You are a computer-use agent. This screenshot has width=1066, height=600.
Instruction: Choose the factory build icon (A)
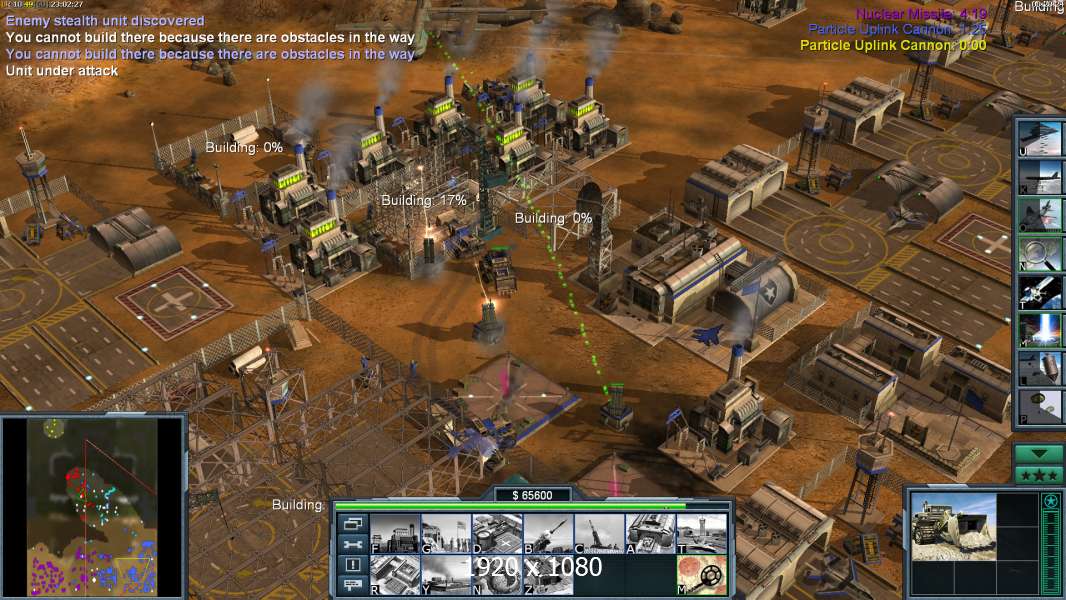650,534
